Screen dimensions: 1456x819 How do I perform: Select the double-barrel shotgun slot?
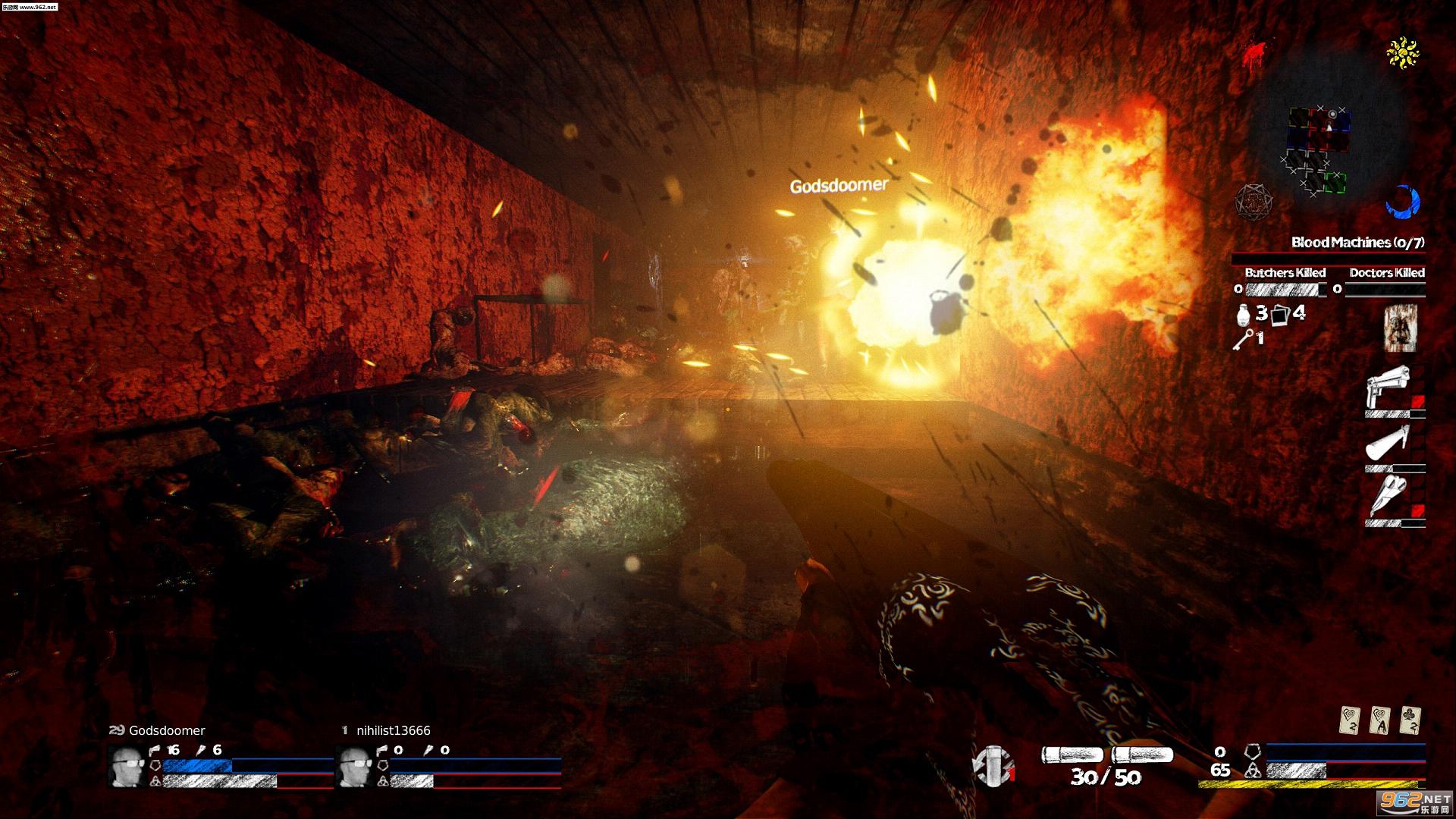(1389, 496)
